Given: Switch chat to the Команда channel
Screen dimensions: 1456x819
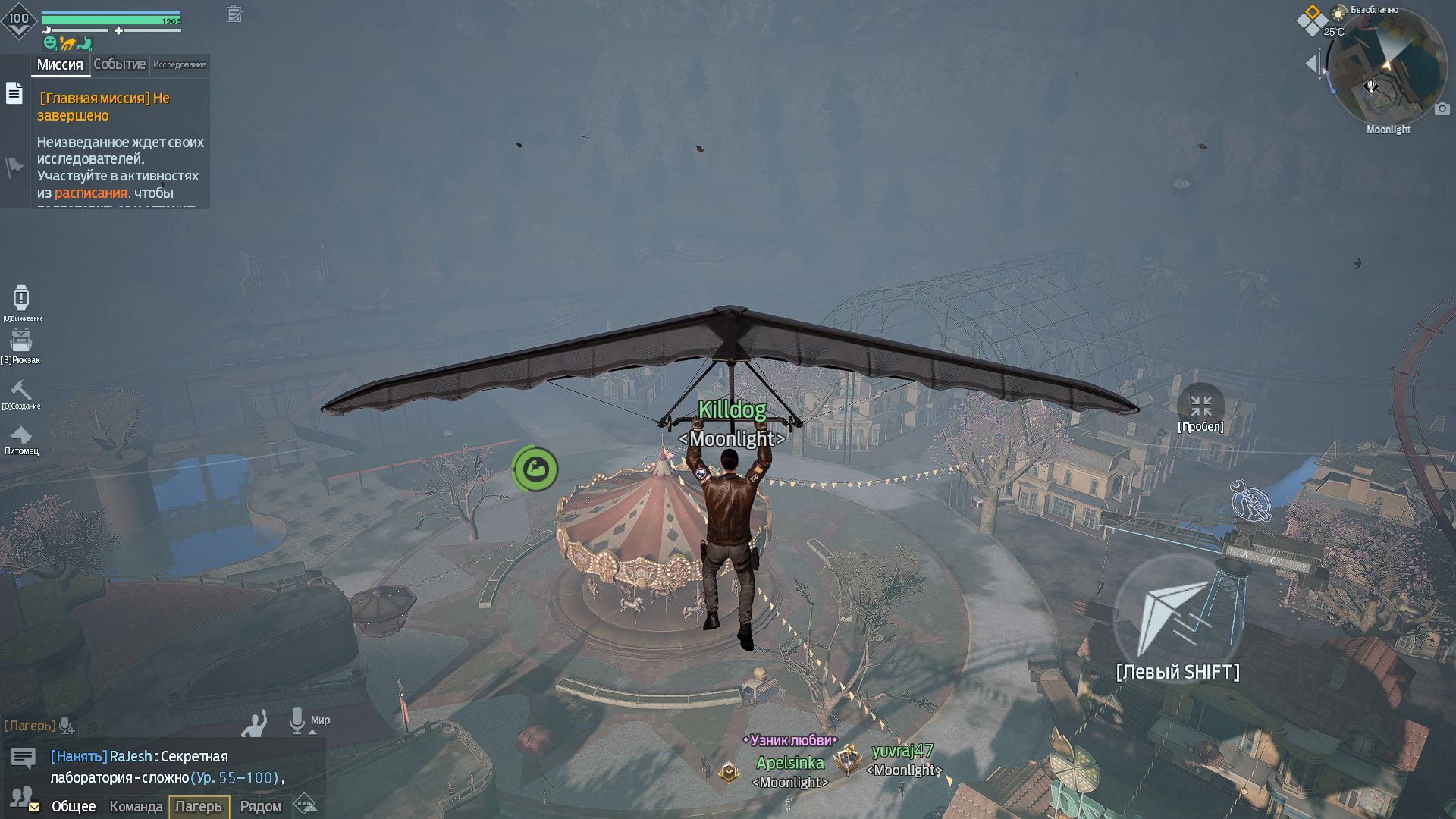Looking at the screenshot, I should tap(136, 806).
